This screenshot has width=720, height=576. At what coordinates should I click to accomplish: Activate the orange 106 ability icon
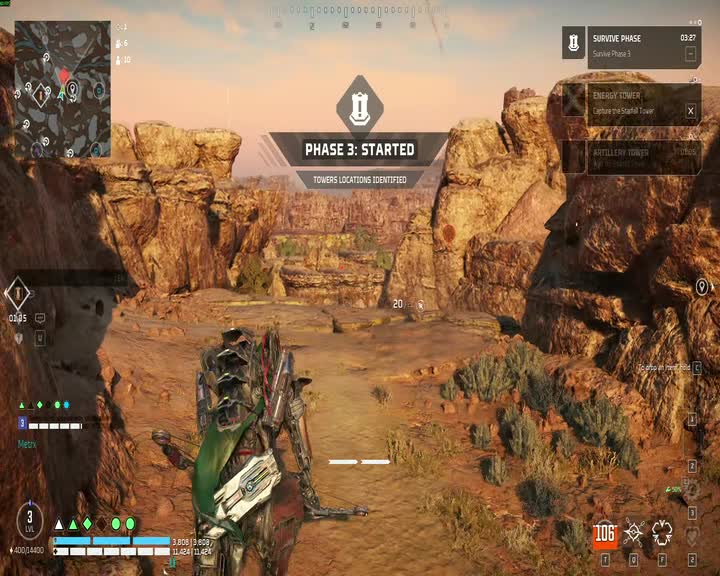click(x=604, y=533)
